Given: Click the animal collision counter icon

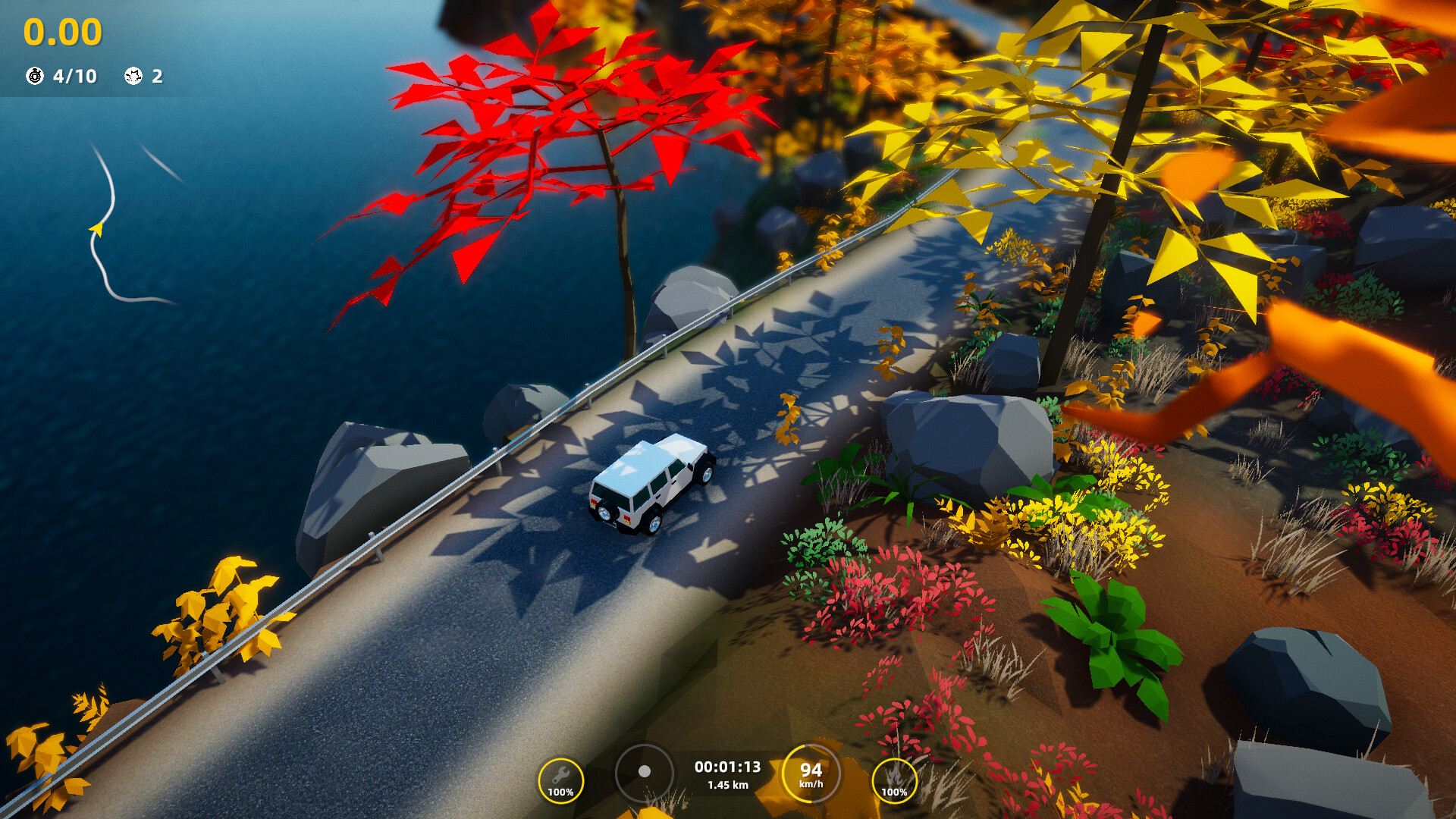Looking at the screenshot, I should coord(132,76).
